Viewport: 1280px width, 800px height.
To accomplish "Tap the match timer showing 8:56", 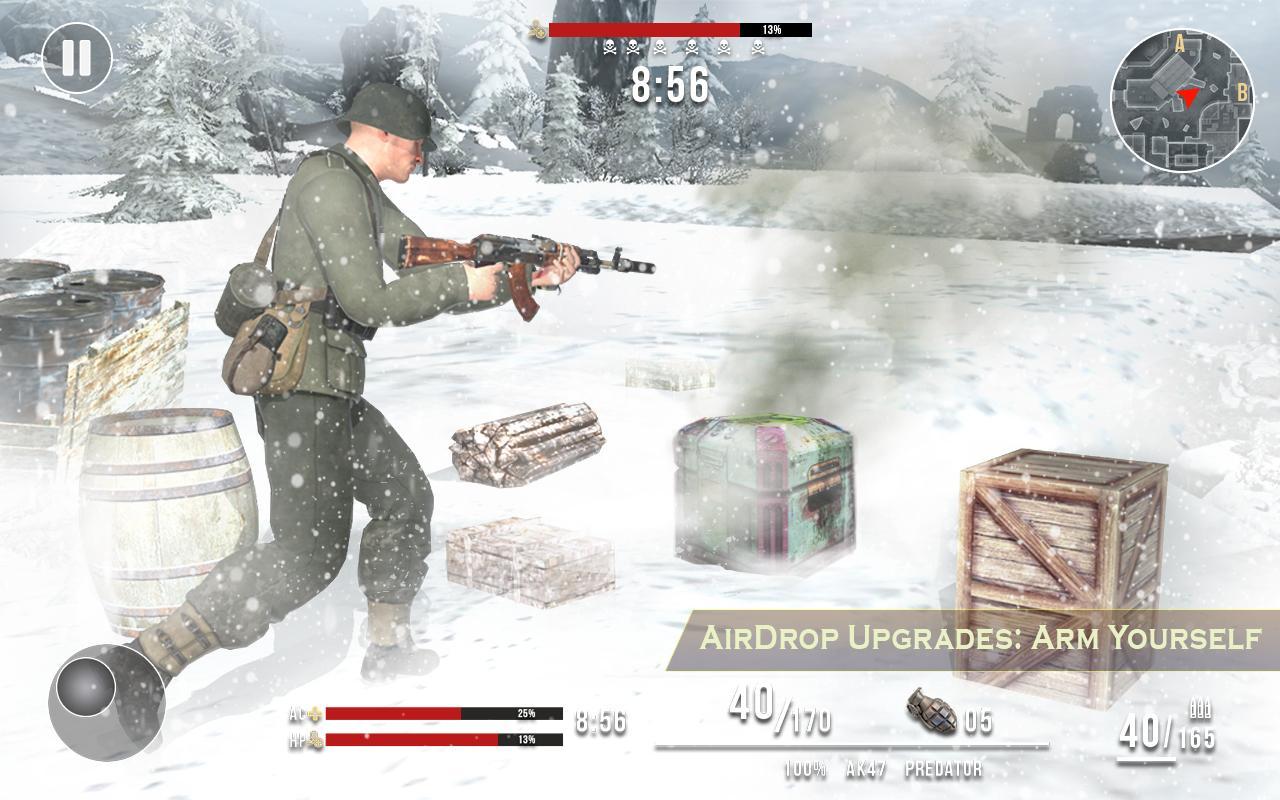I will click(x=671, y=86).
